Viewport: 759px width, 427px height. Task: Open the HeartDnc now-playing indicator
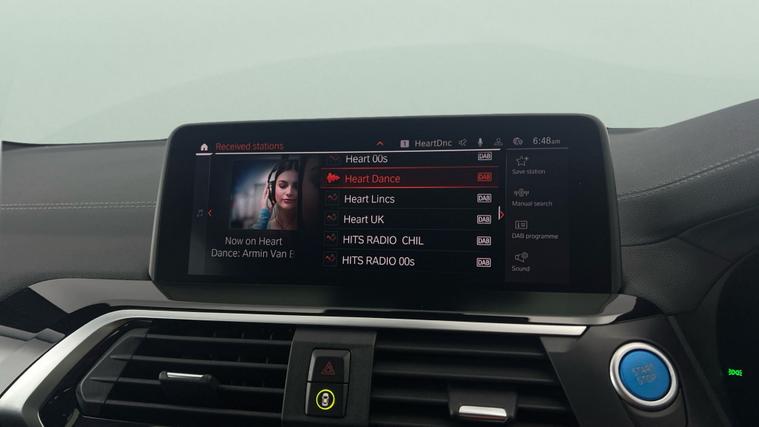point(427,143)
